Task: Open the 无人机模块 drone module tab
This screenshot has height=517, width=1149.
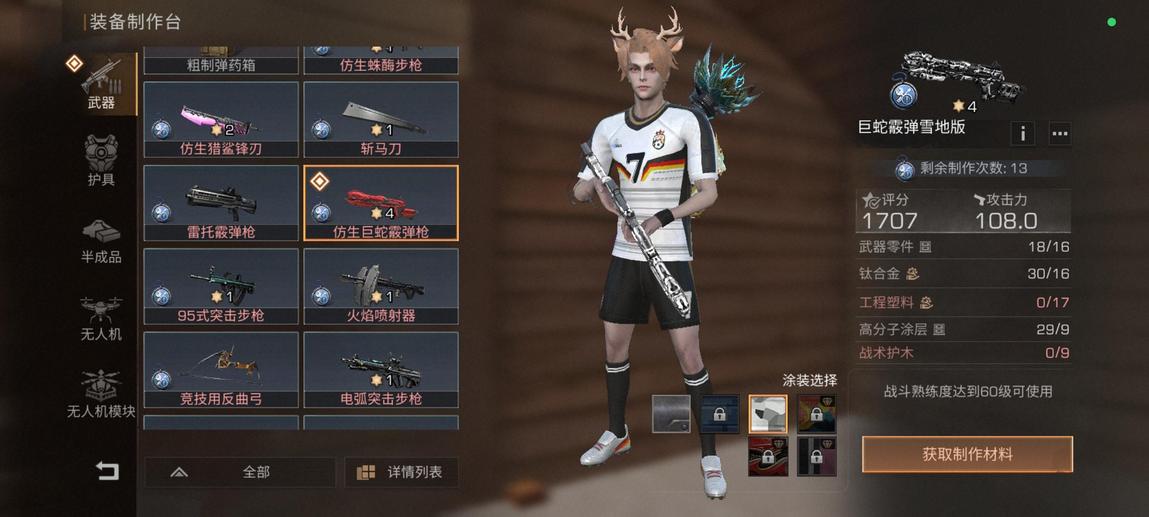Action: pyautogui.click(x=101, y=396)
